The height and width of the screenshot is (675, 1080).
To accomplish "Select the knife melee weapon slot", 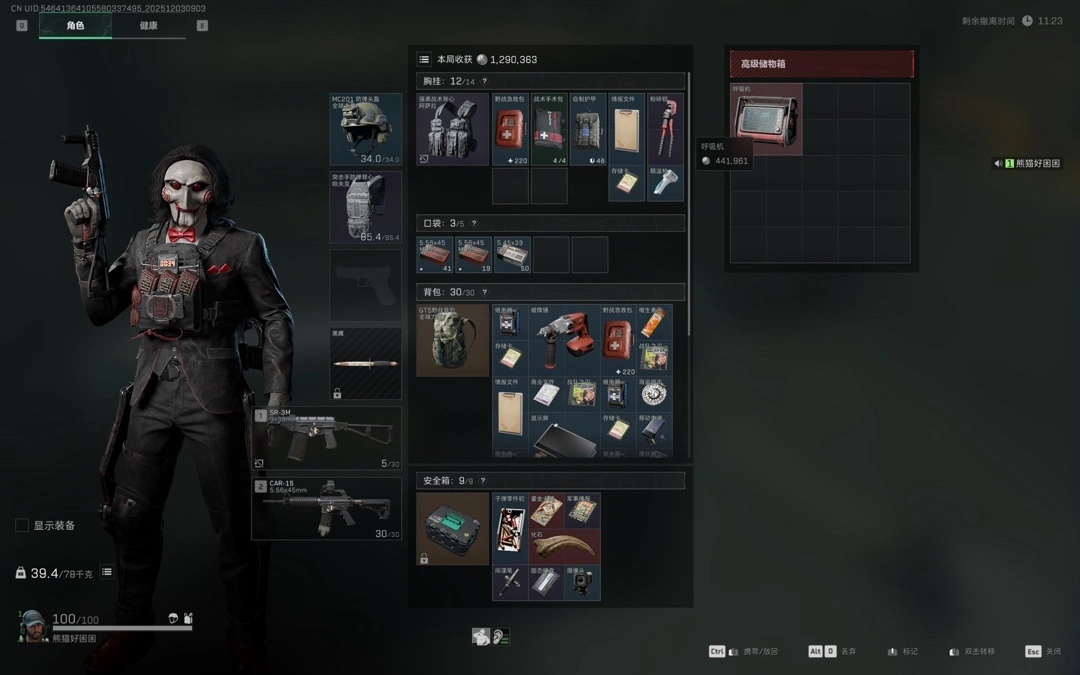I will tap(365, 364).
